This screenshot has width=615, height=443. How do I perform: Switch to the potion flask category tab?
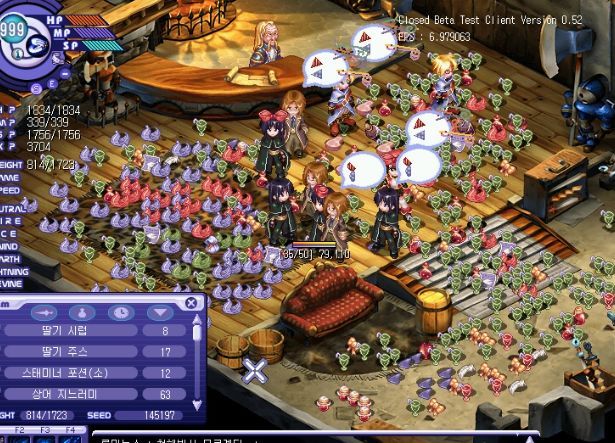click(84, 312)
